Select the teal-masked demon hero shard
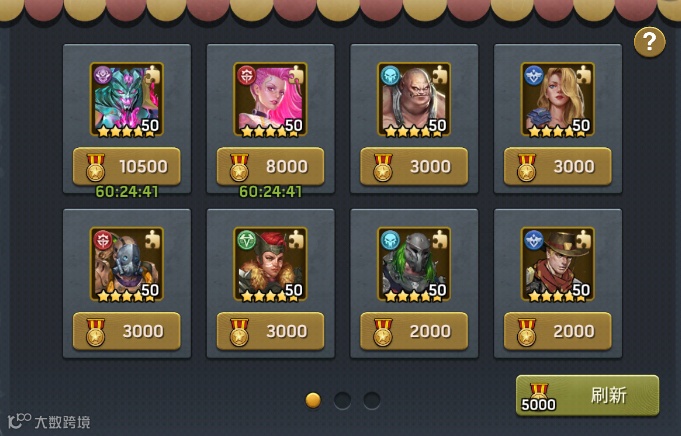The image size is (681, 436). [x=127, y=98]
